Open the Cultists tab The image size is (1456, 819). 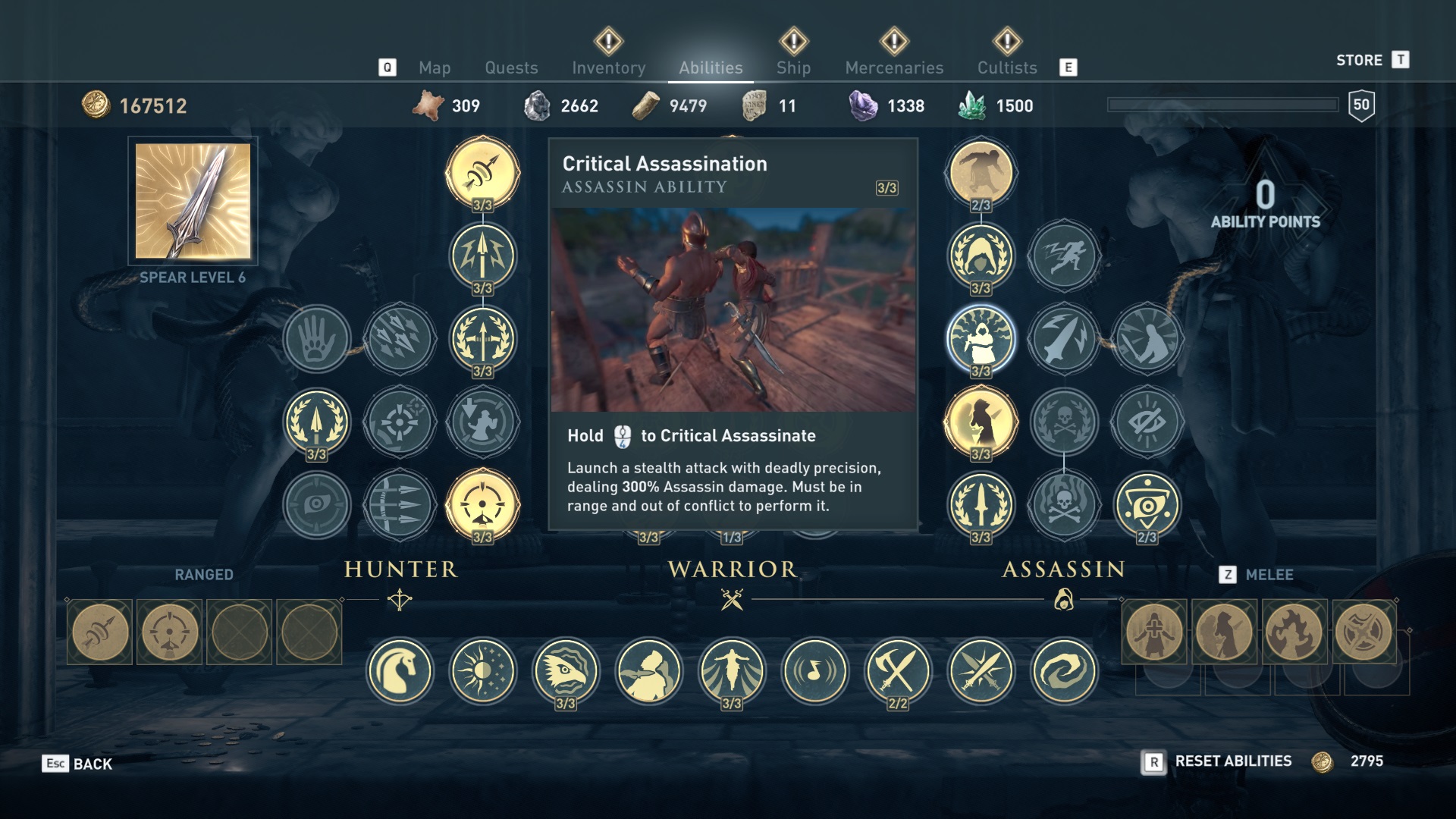pyautogui.click(x=1006, y=67)
